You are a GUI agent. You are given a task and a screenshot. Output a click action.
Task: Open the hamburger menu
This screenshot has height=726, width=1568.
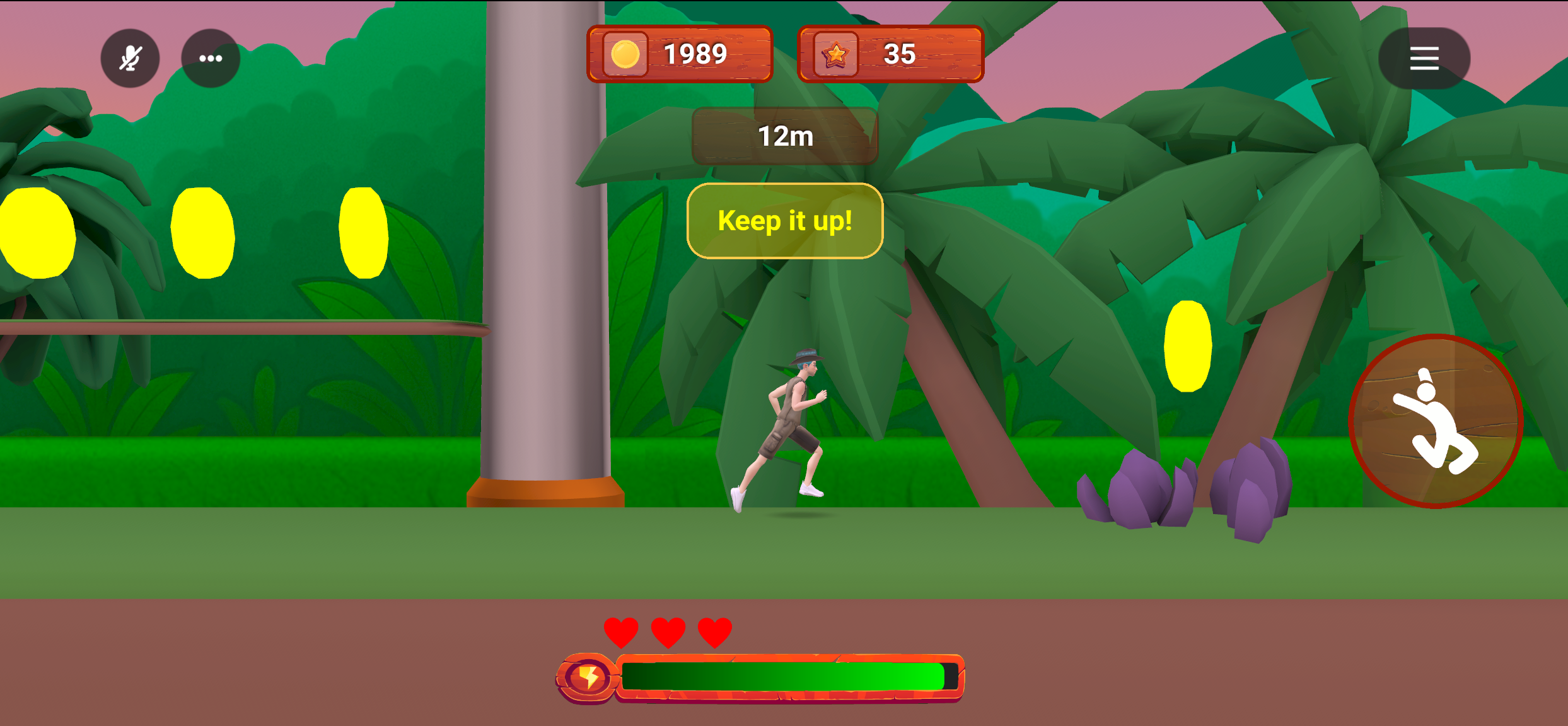pos(1424,58)
